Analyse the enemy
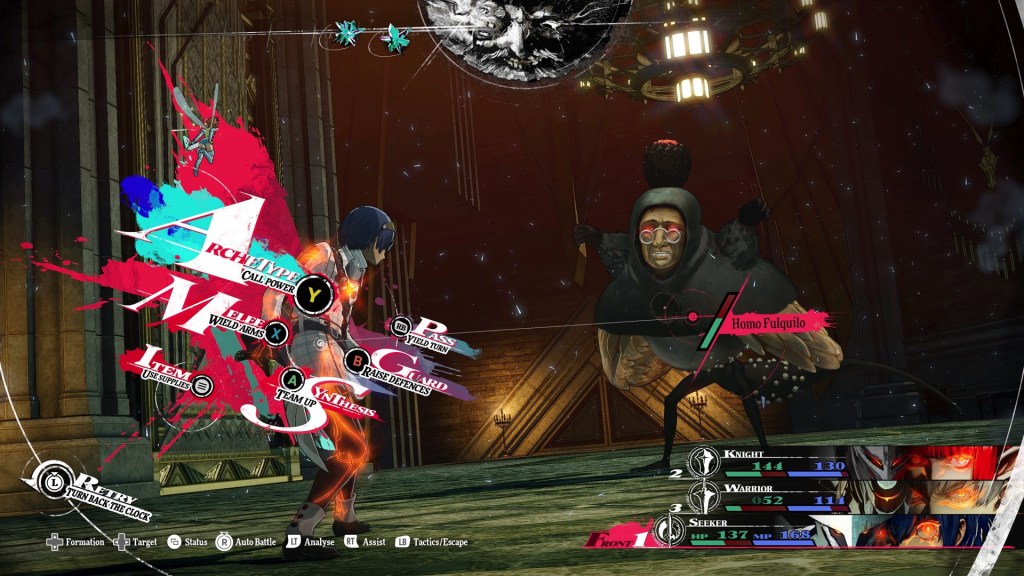The image size is (1024, 576). pyautogui.click(x=310, y=542)
